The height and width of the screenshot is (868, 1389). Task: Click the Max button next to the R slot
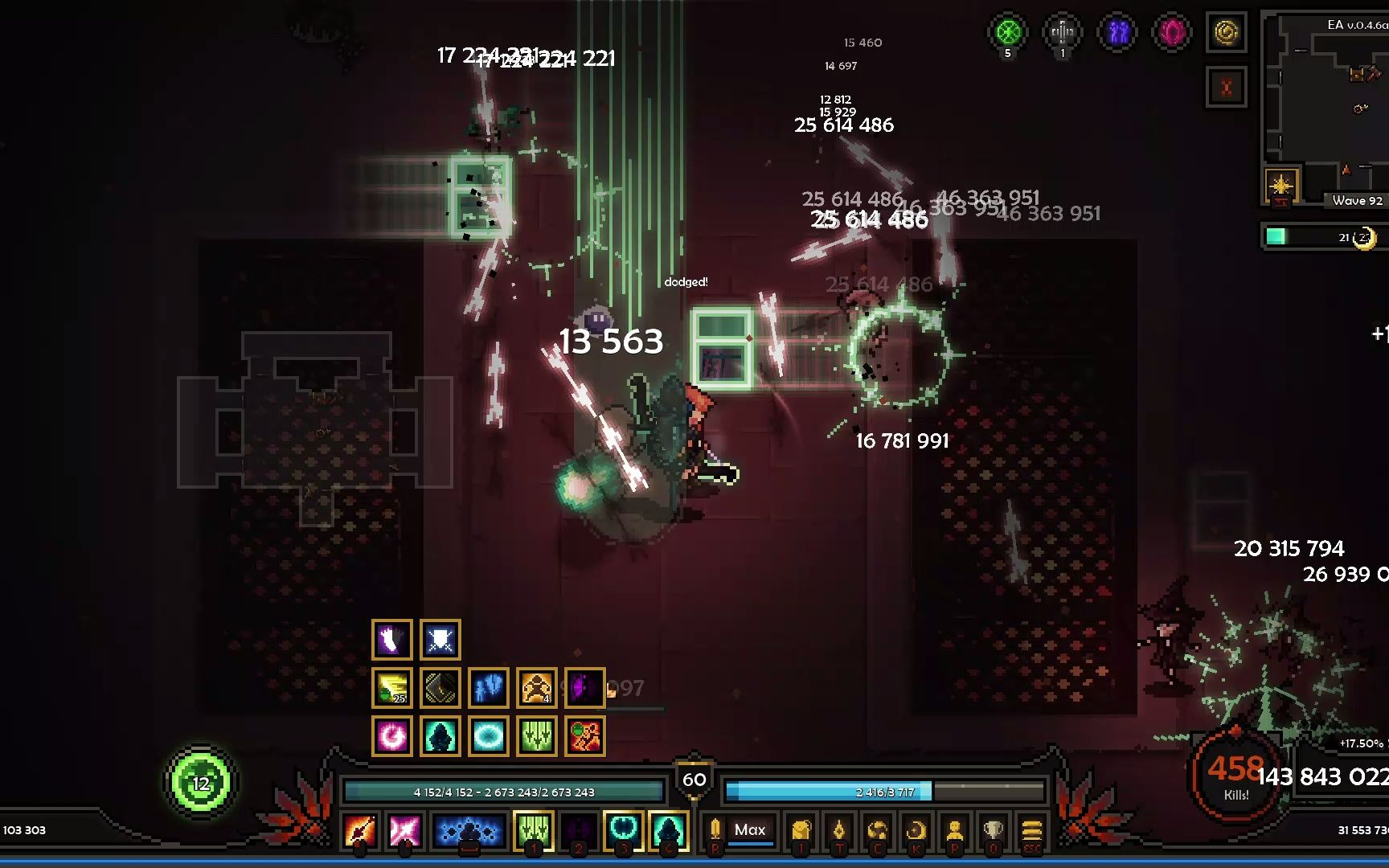(749, 830)
